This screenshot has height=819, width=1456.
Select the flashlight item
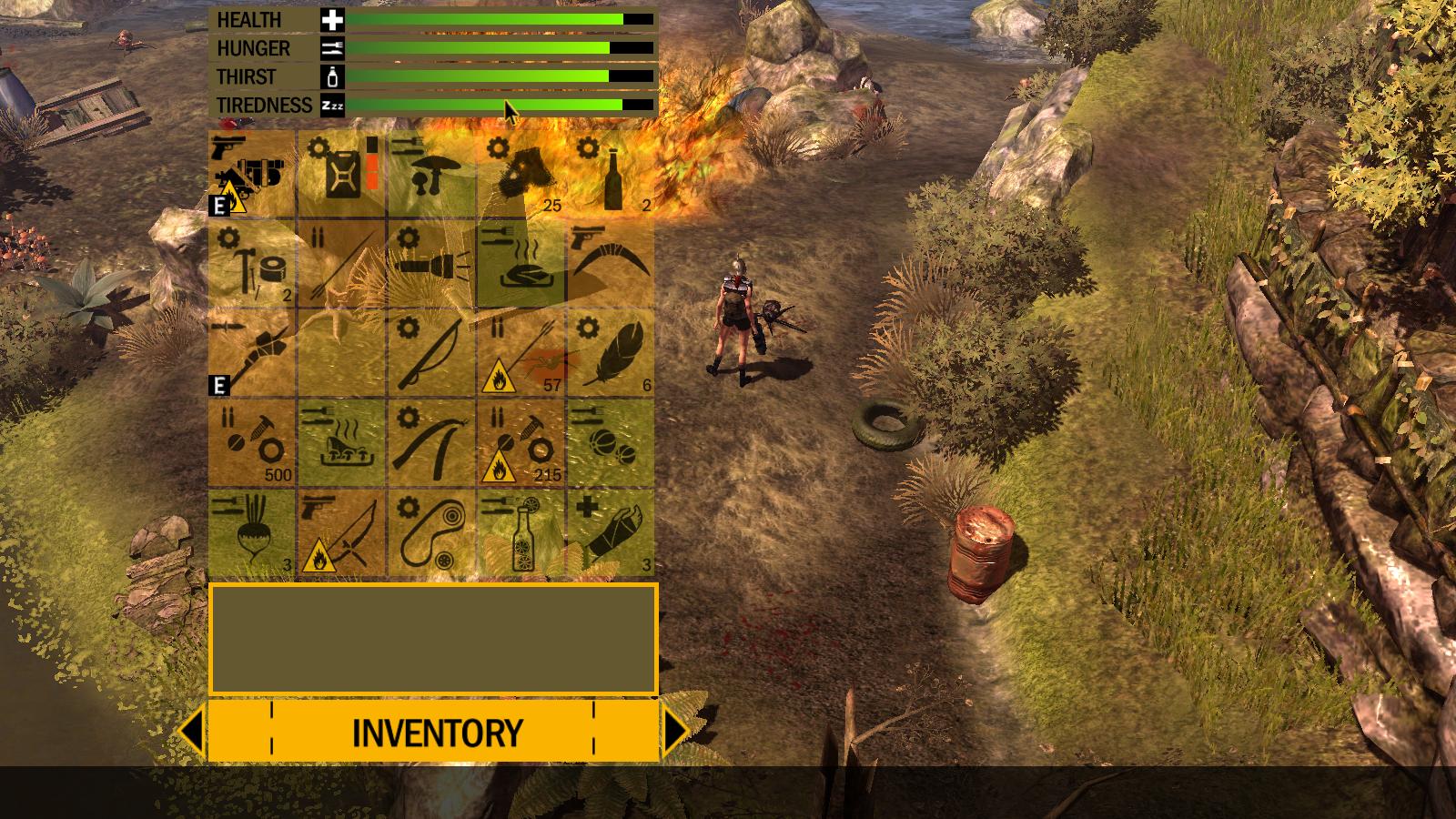tap(432, 264)
